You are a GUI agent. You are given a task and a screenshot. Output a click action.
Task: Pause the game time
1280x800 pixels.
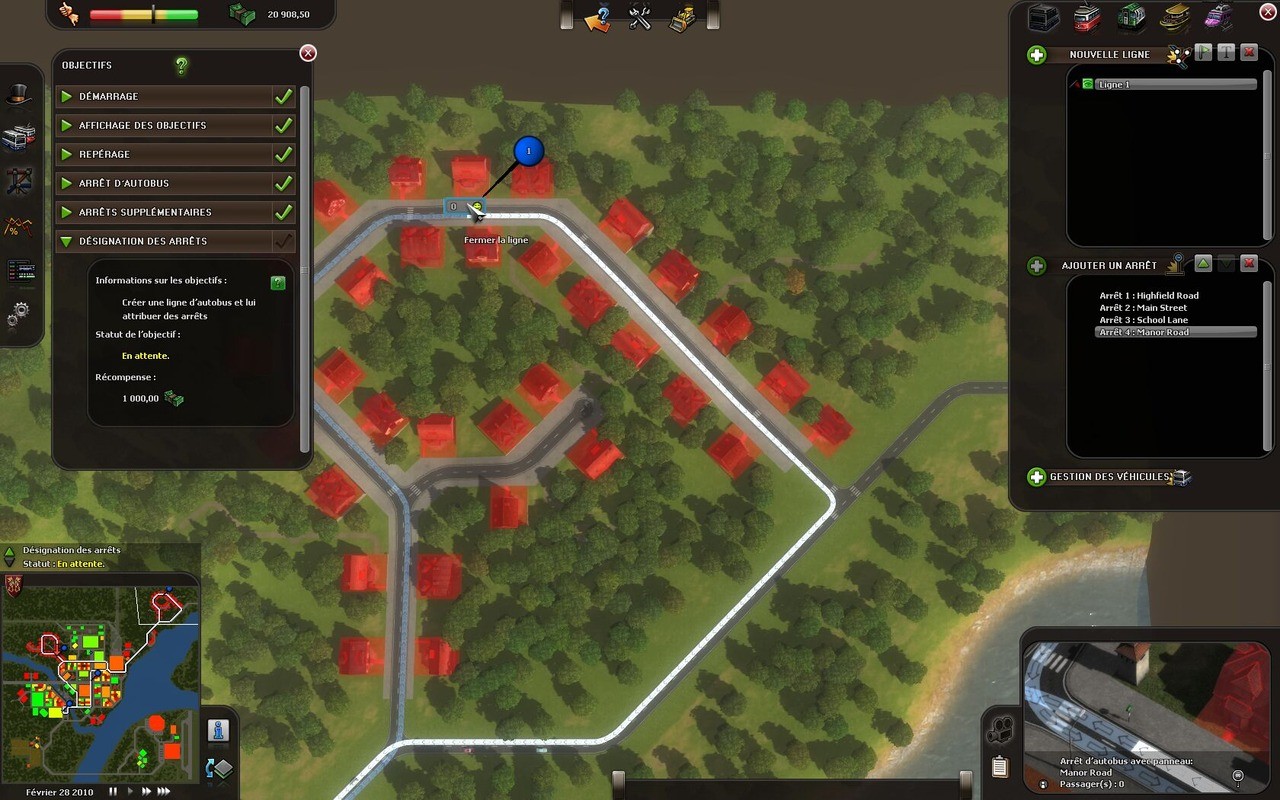113,791
